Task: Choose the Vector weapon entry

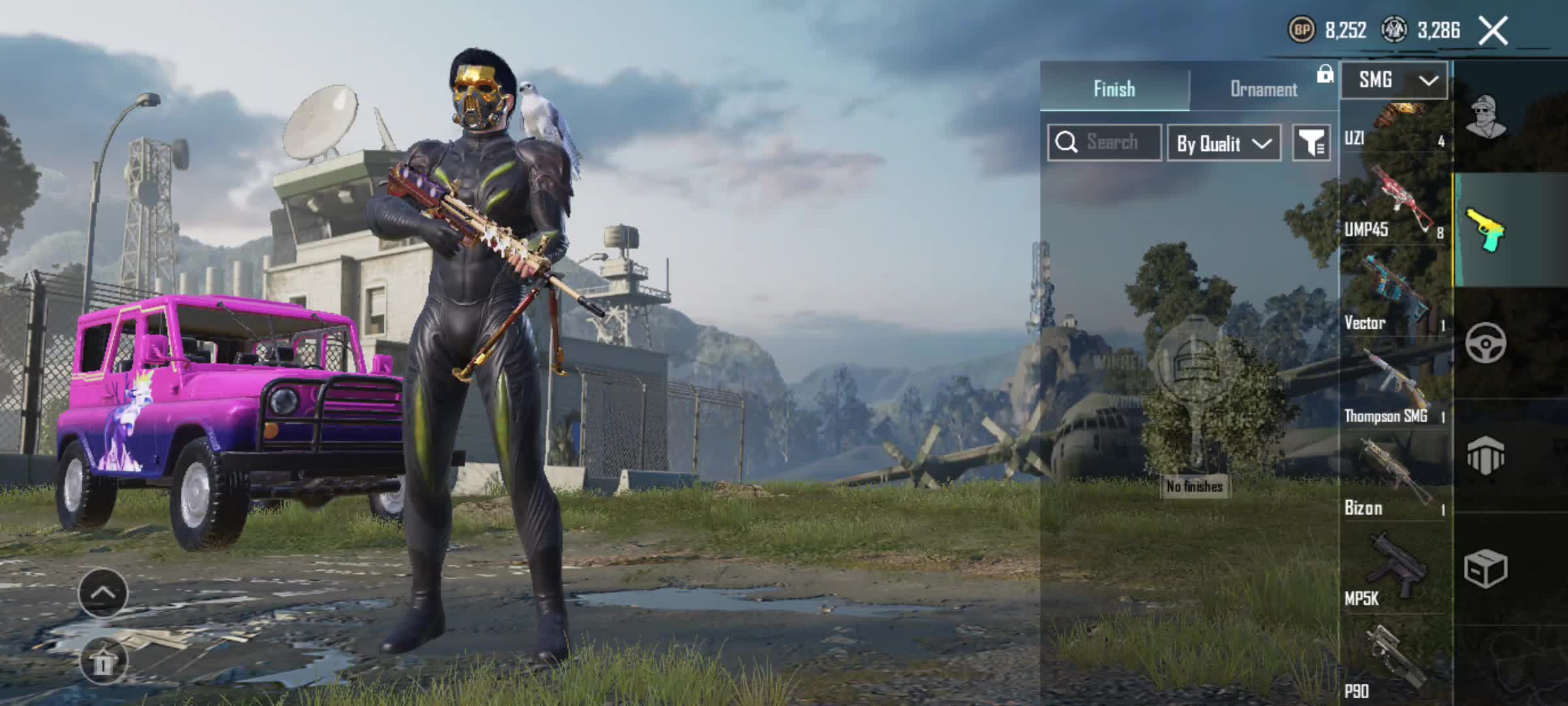Action: click(x=1394, y=295)
